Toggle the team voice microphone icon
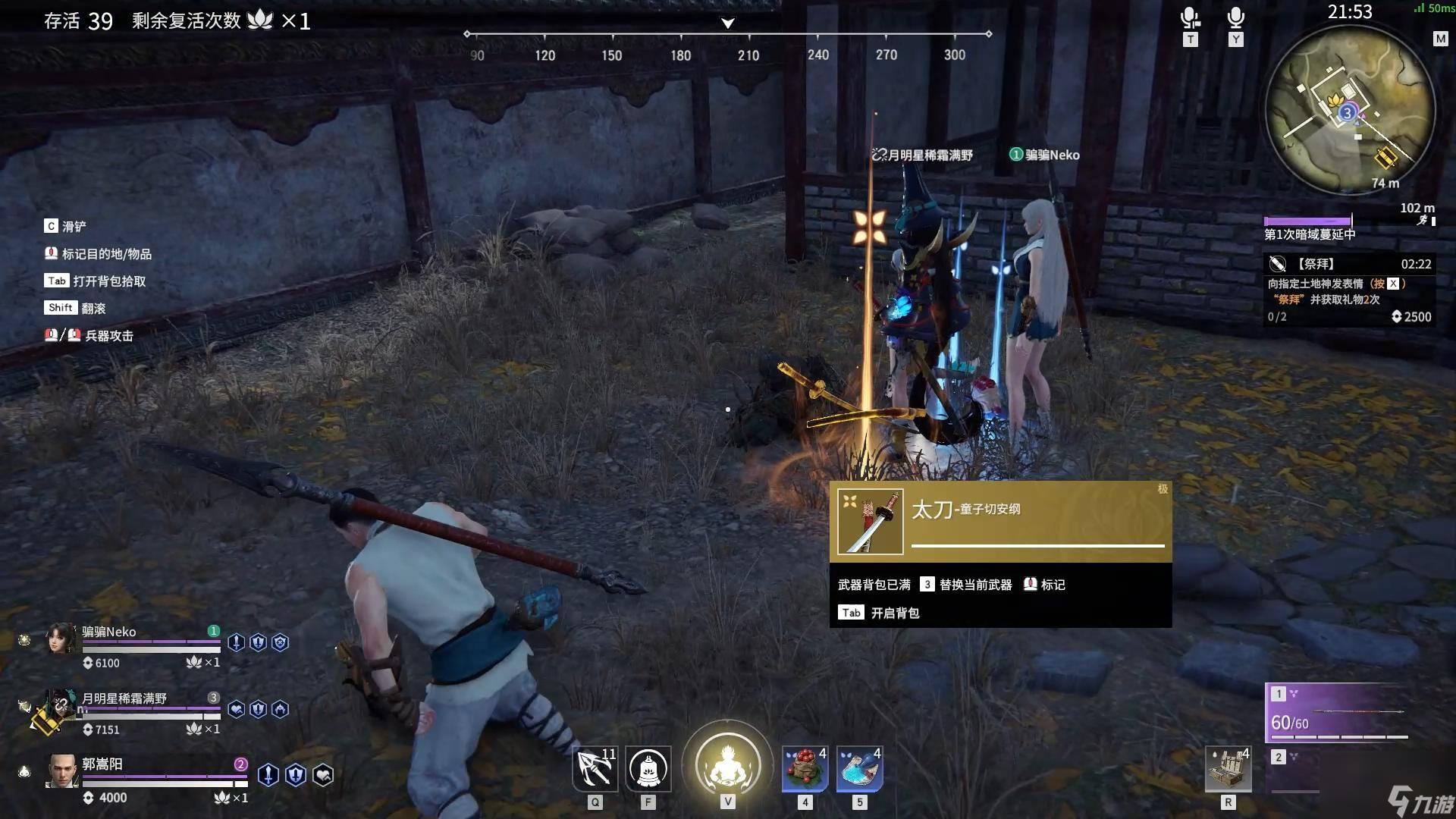Screen dimensions: 1456x819 [x=1190, y=18]
